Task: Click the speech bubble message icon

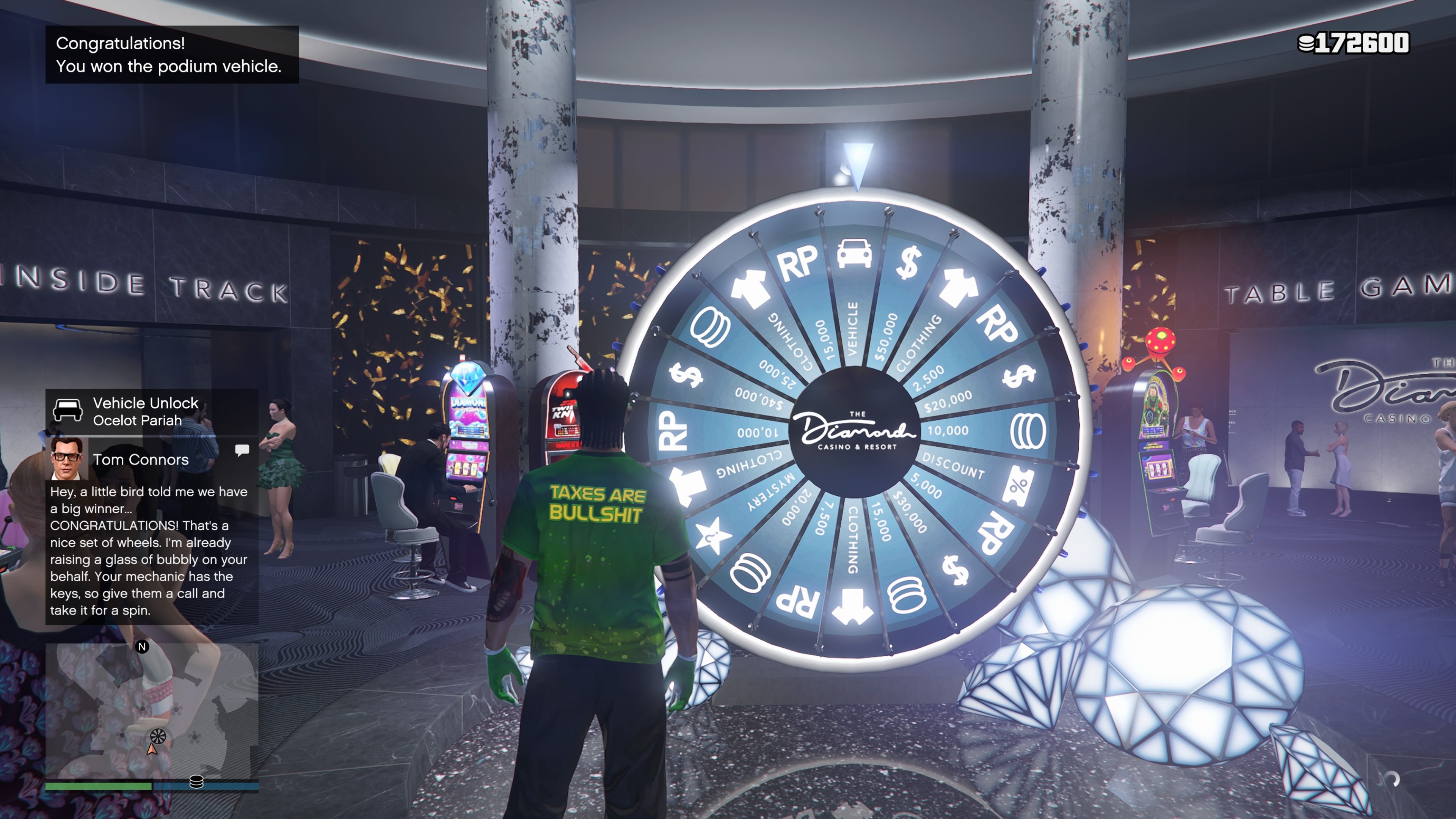Action: click(242, 450)
